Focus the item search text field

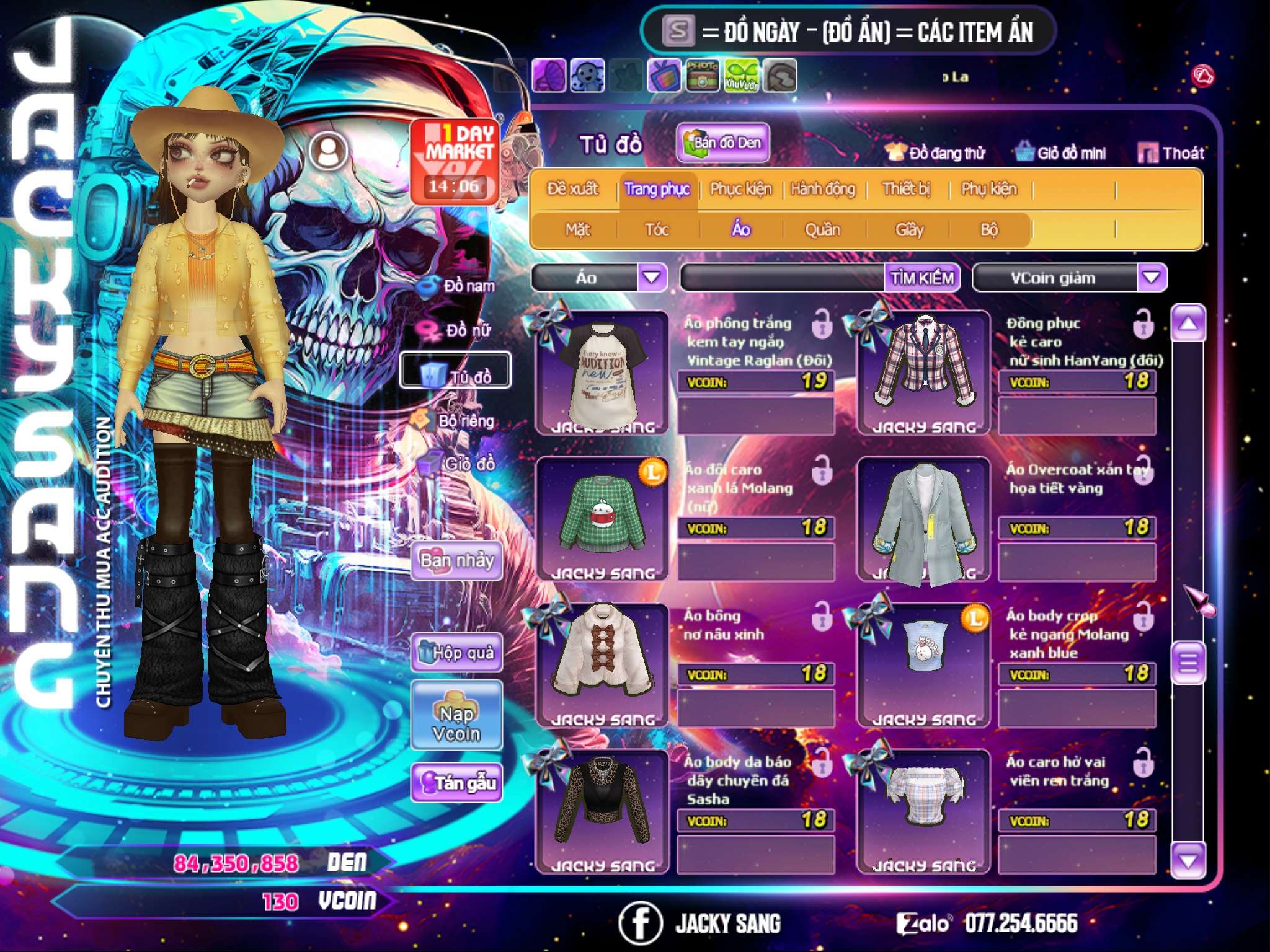783,278
